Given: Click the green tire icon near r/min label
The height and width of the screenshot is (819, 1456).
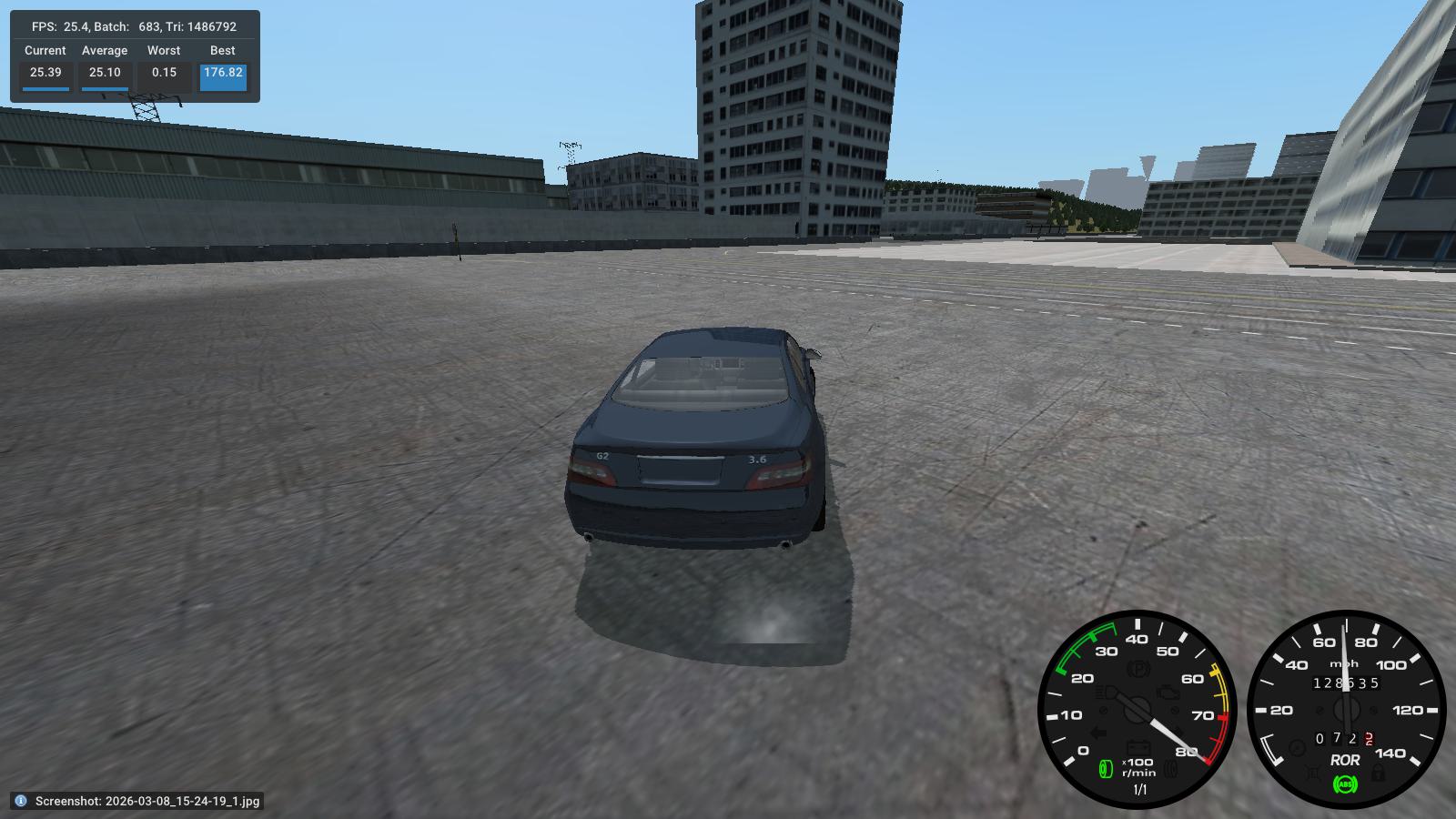Looking at the screenshot, I should click(1106, 769).
